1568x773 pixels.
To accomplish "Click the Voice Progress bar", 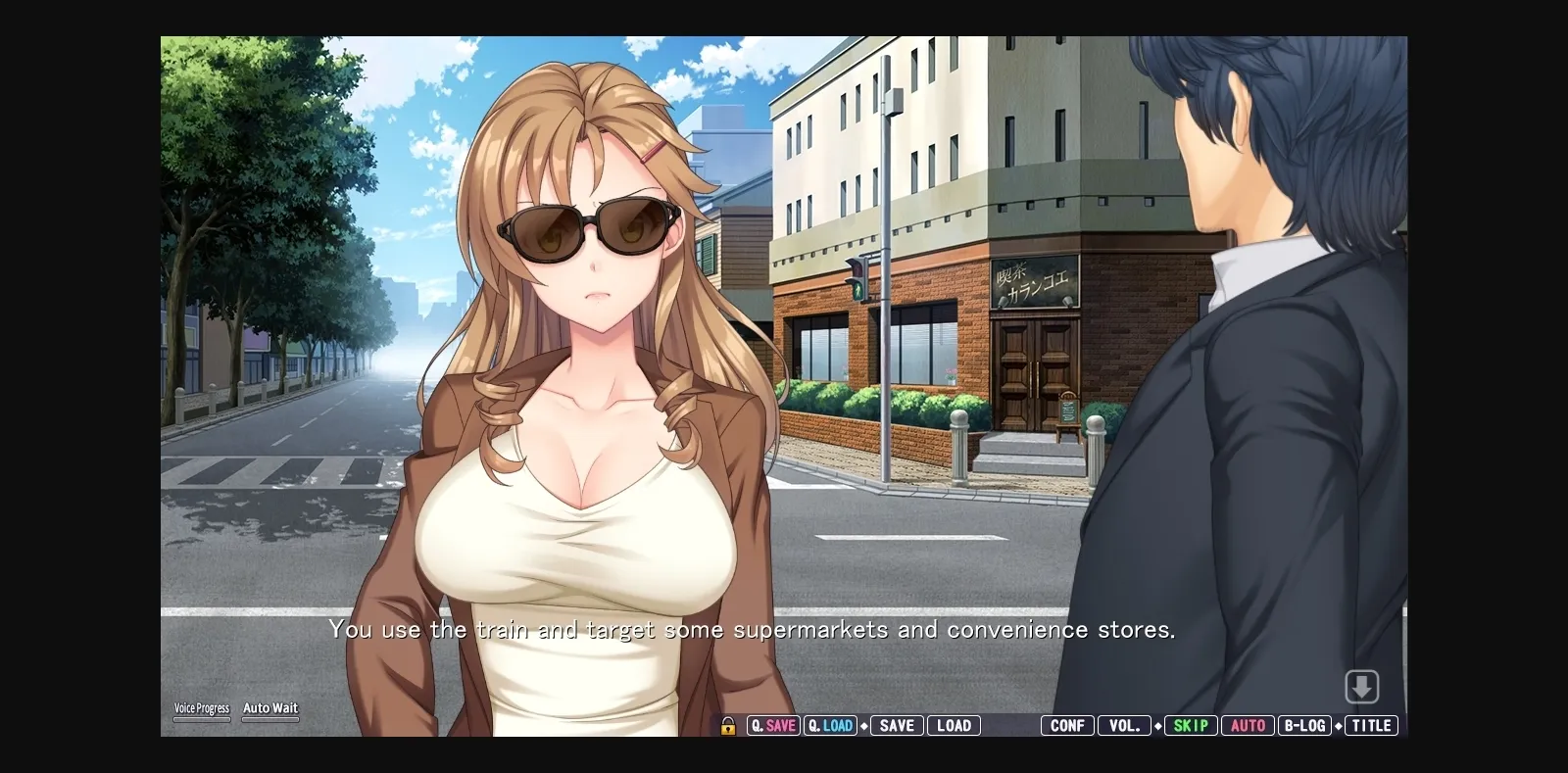I will (x=202, y=717).
